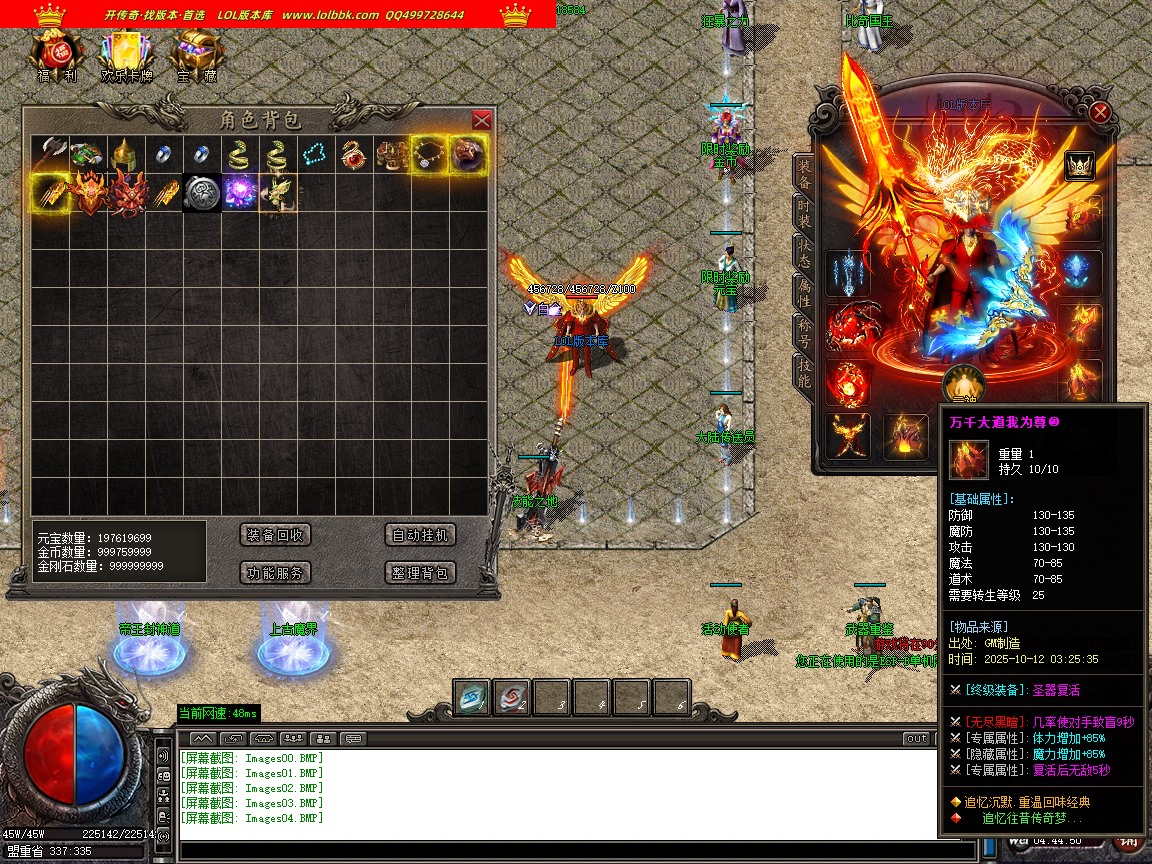Choose the grey stone medallion item

201,192
